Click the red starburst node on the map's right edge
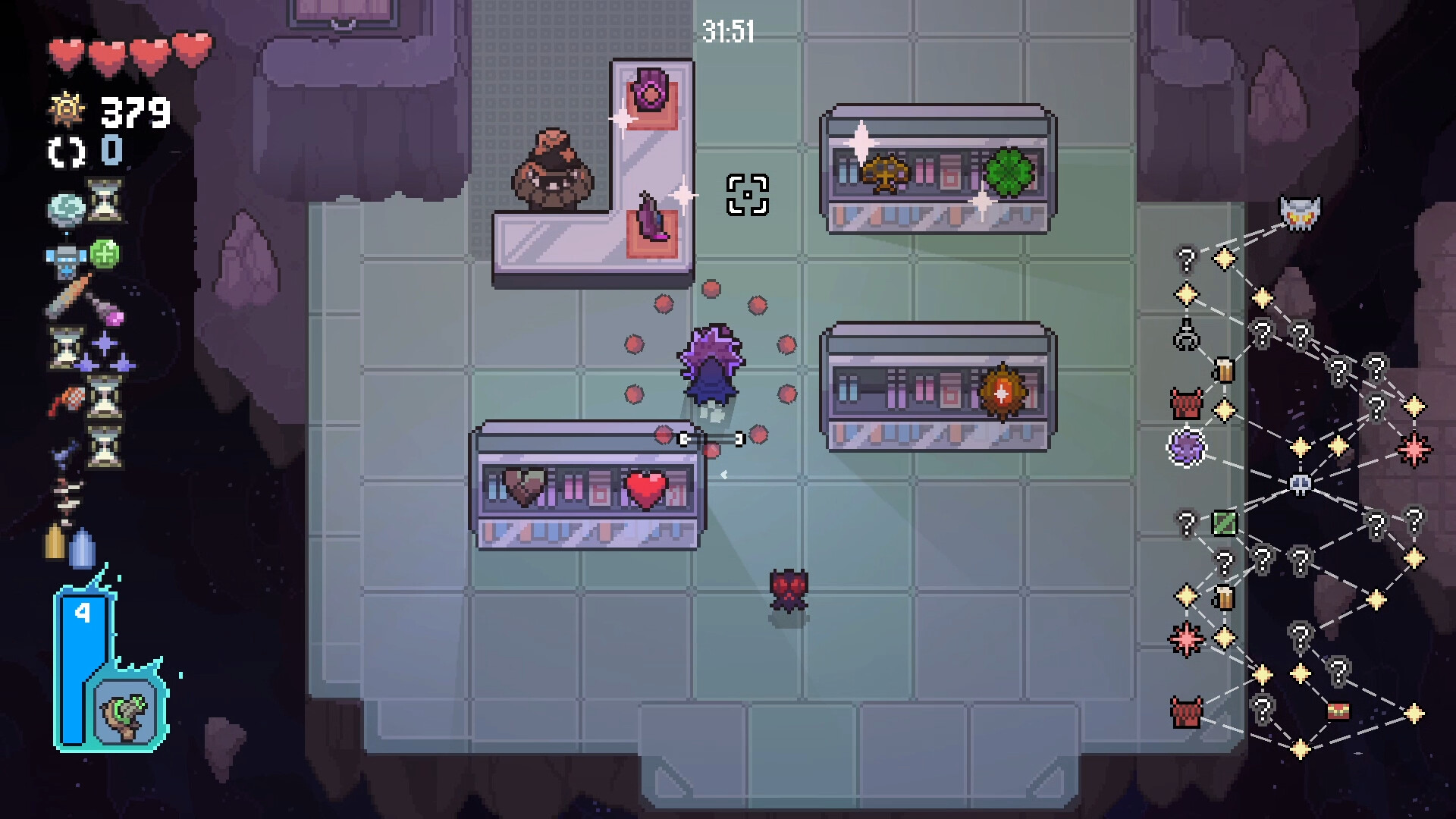The width and height of the screenshot is (1456, 819). click(x=1414, y=449)
